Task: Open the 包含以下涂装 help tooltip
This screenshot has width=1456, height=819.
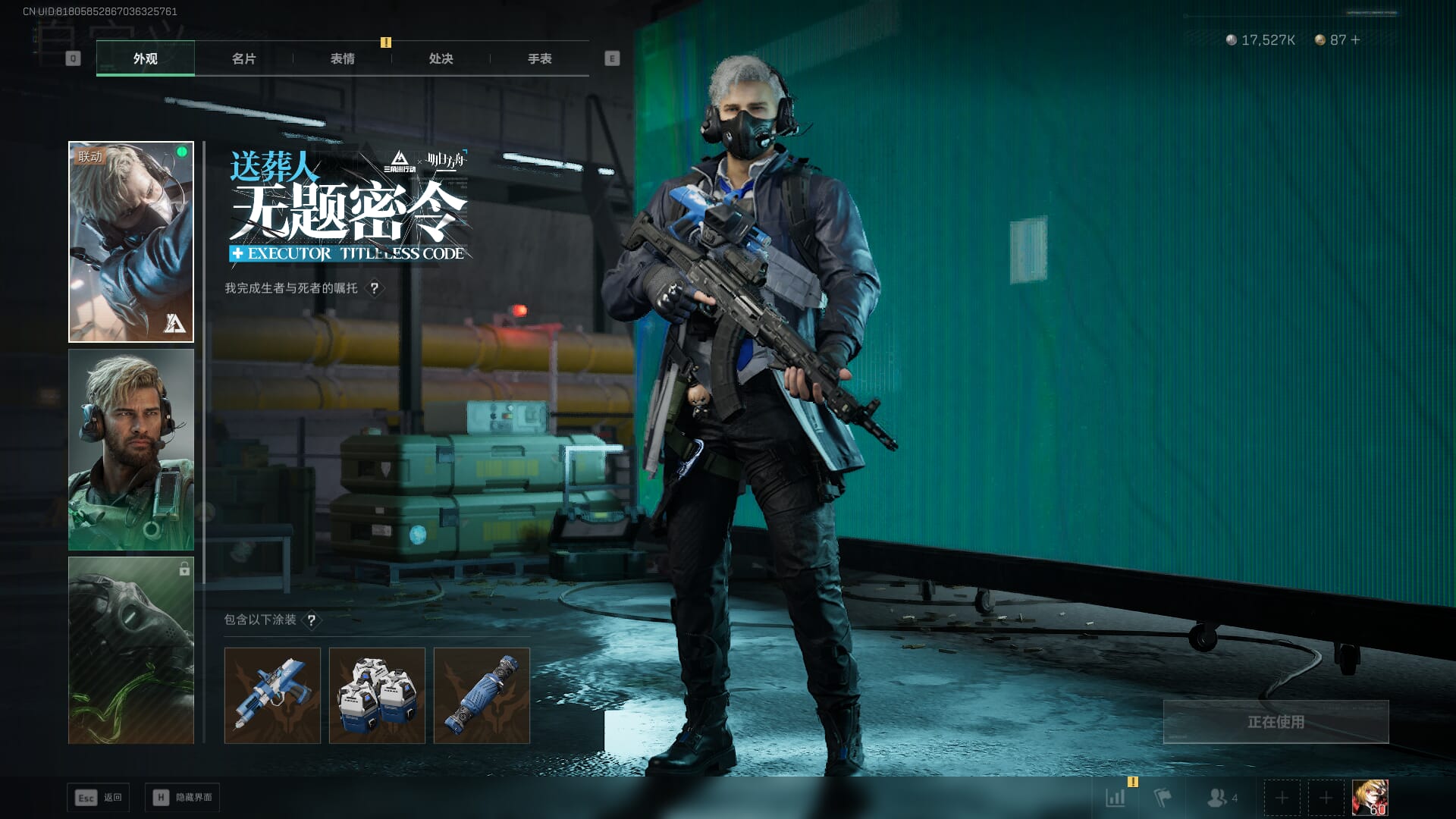Action: coord(311,620)
